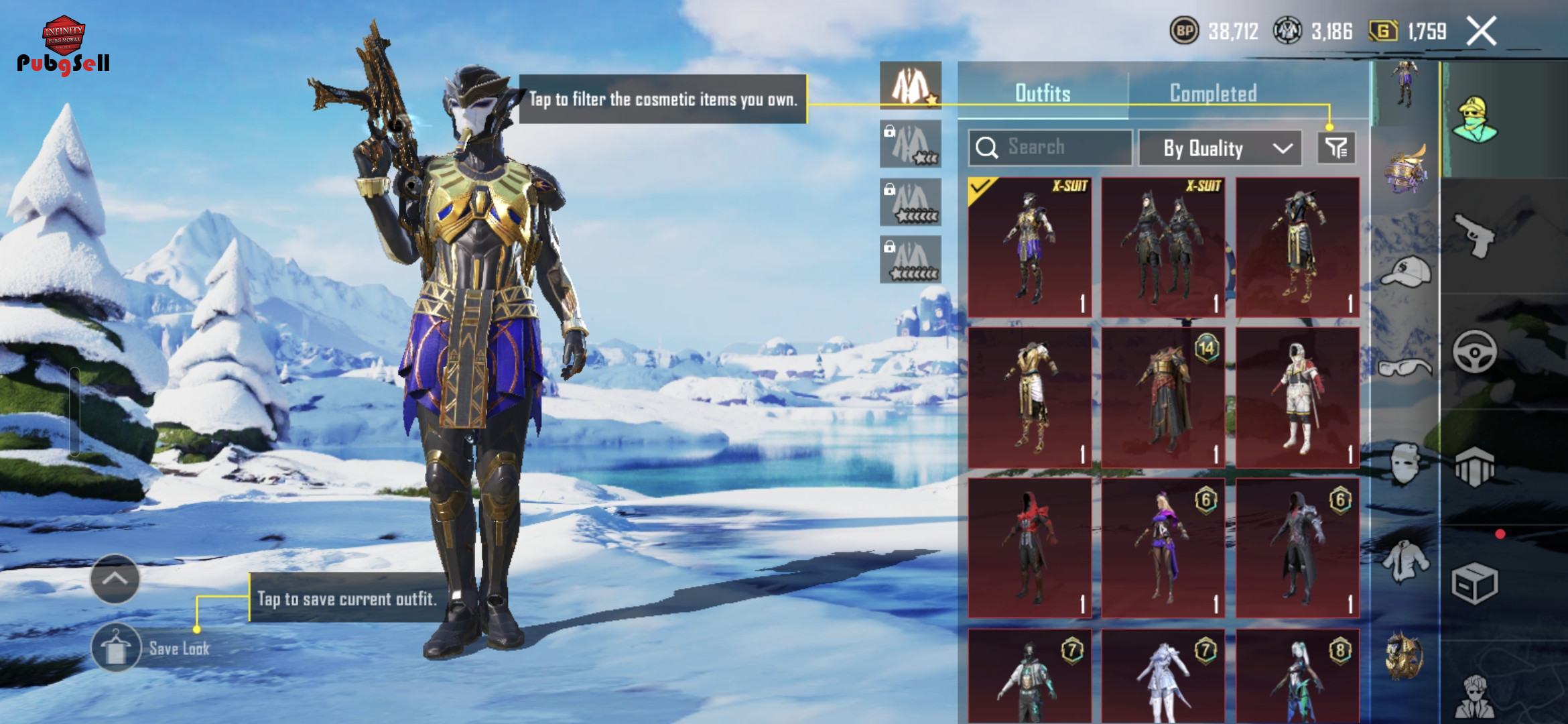Close the inventory with the X button
Image resolution: width=1568 pixels, height=724 pixels.
(1481, 32)
